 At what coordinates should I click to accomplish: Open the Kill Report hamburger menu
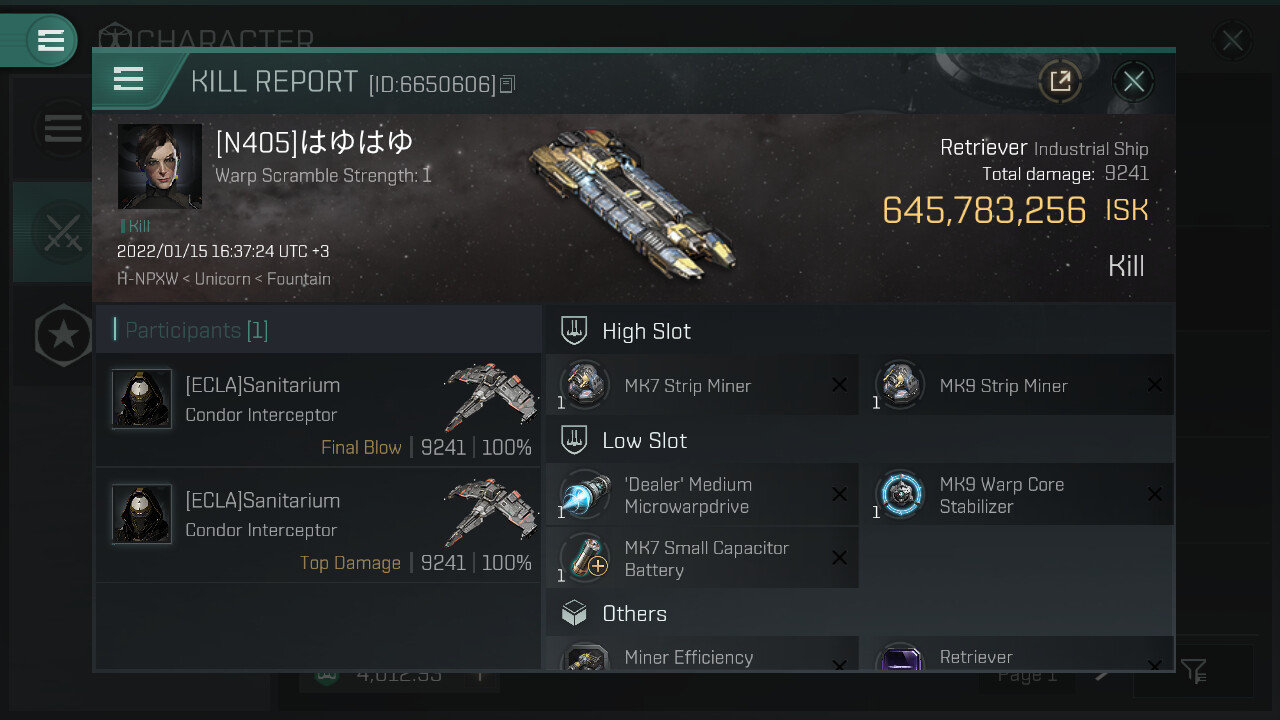coord(129,79)
